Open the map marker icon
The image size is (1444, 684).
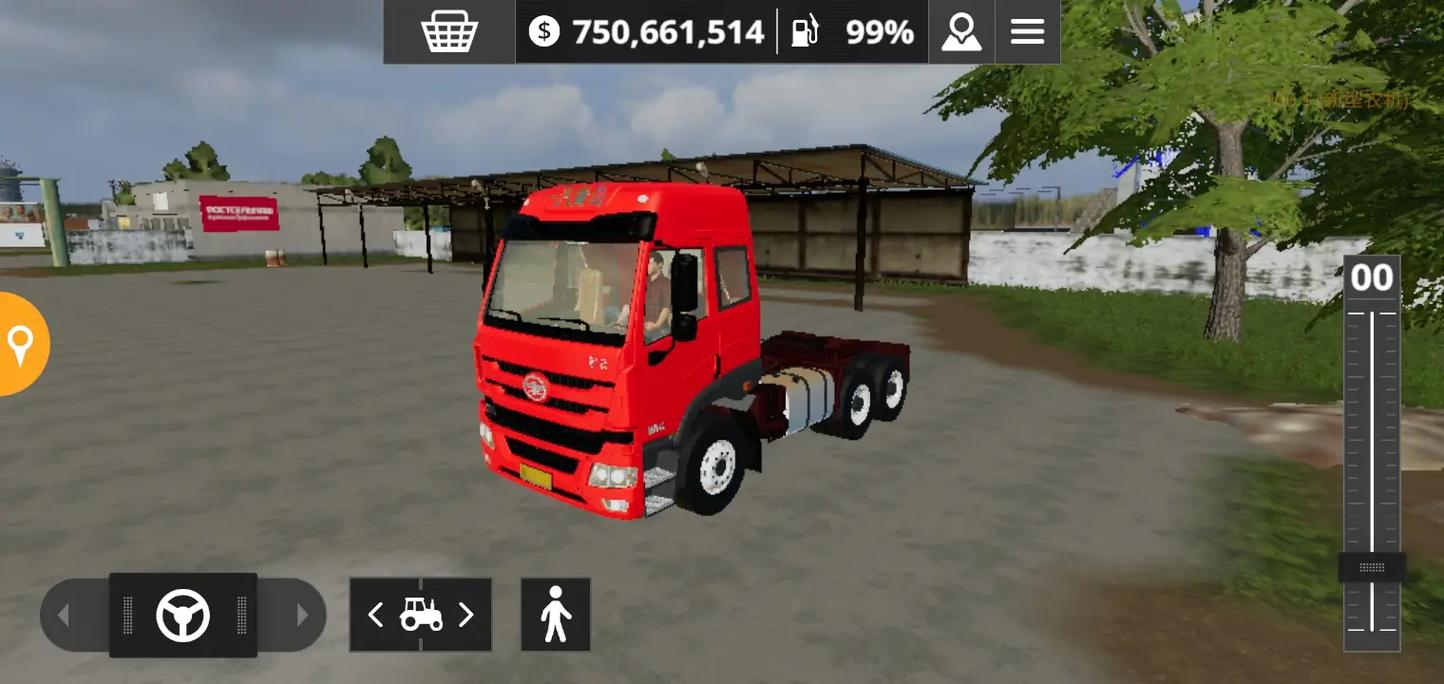tap(961, 32)
